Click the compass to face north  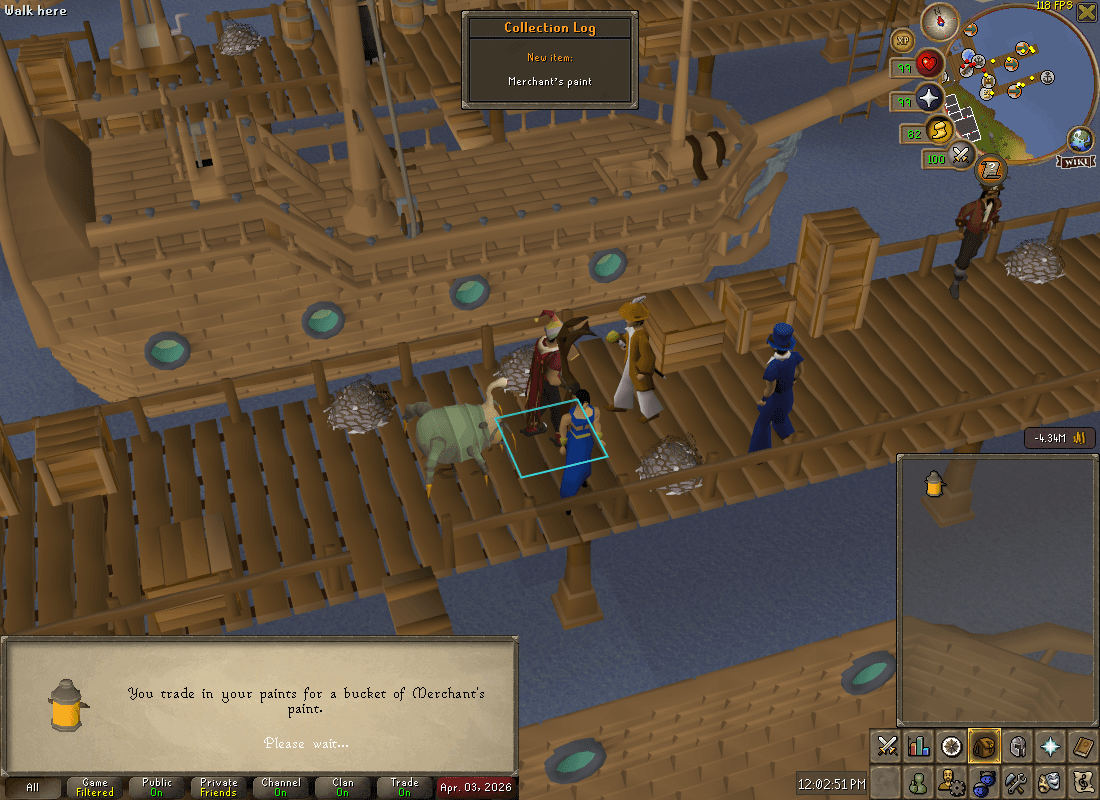940,19
